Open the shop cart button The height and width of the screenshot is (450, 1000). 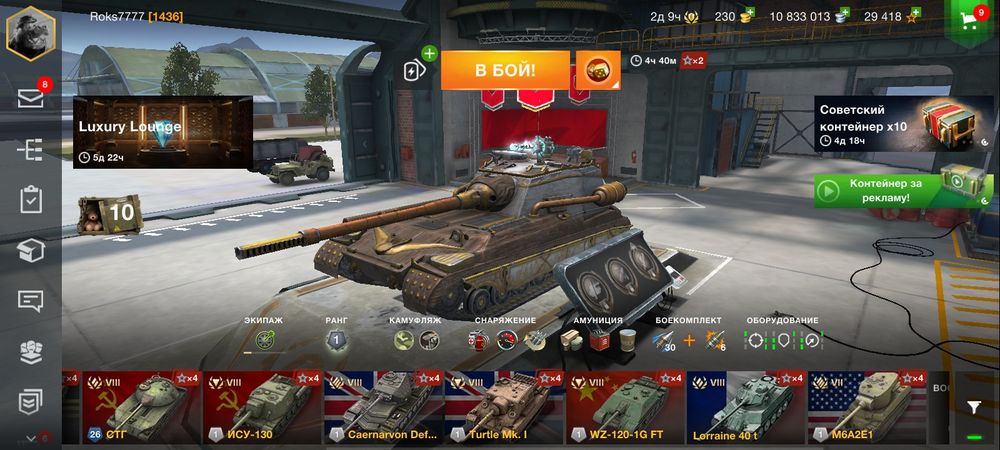[969, 23]
